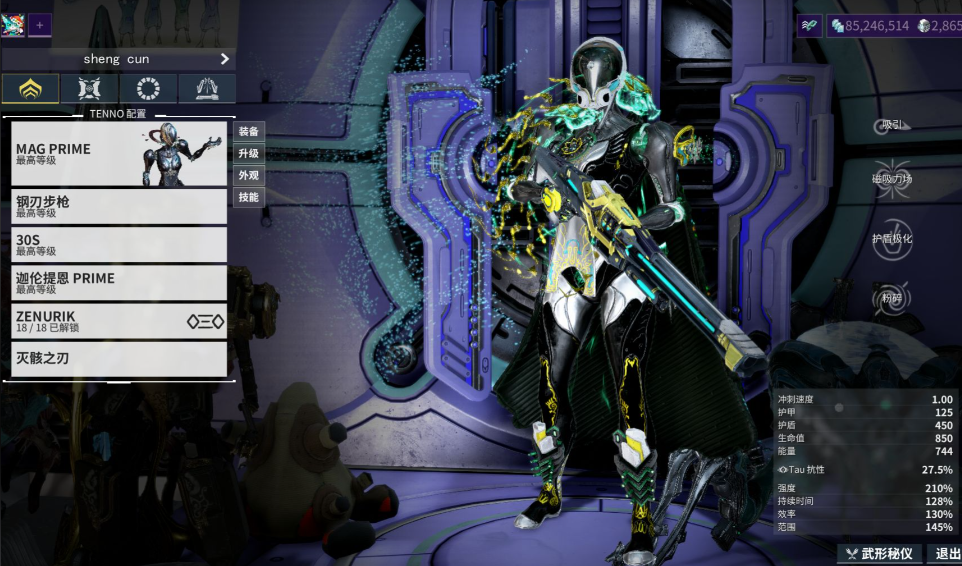Click the 退出 exit button

pos(944,554)
